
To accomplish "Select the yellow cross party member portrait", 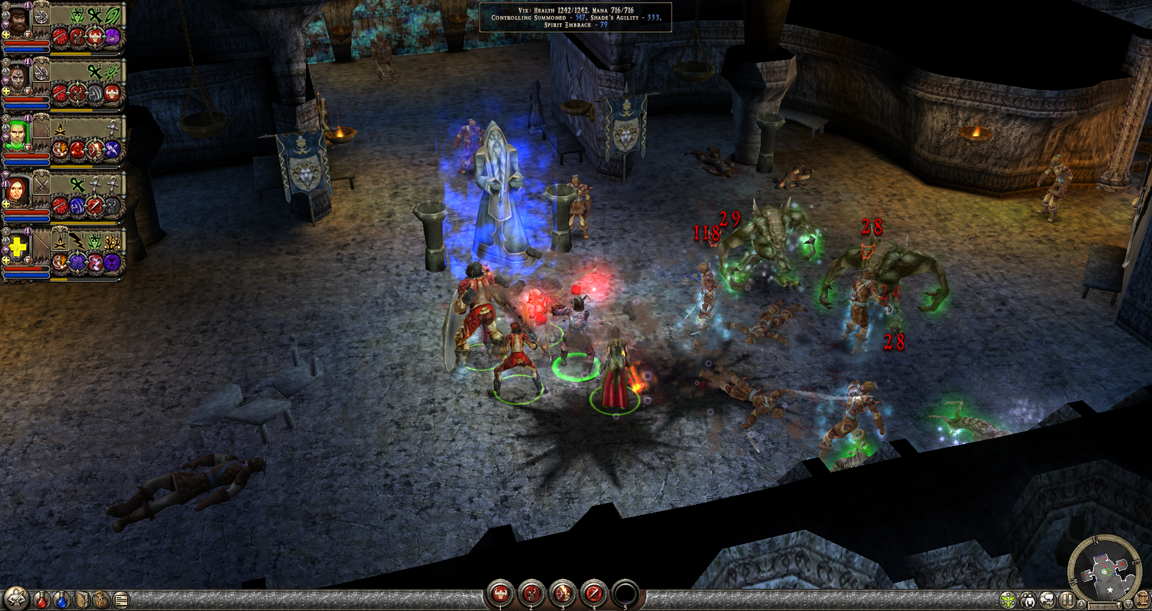I will tap(17, 245).
